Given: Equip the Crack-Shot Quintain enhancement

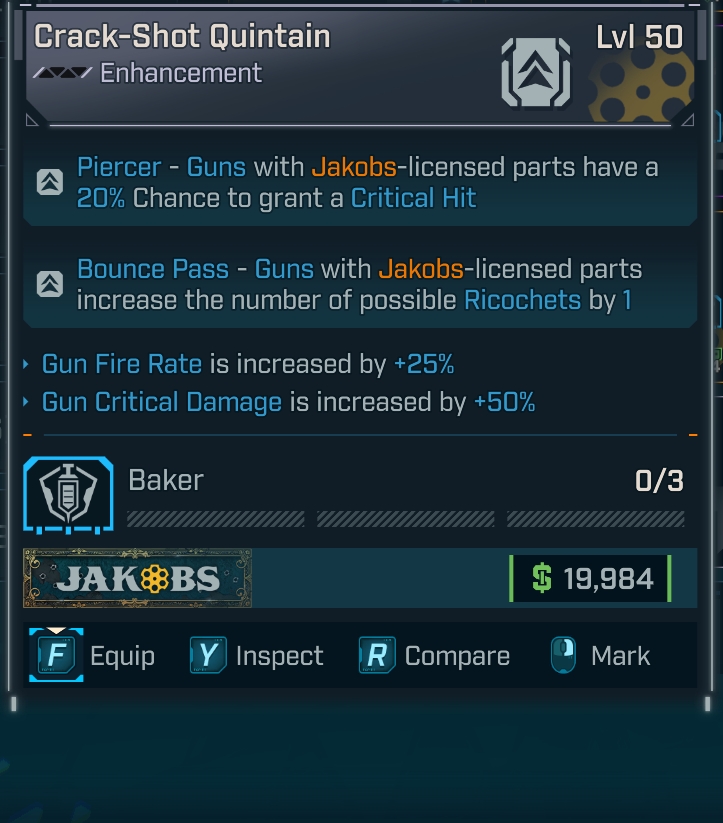Looking at the screenshot, I should (x=92, y=656).
